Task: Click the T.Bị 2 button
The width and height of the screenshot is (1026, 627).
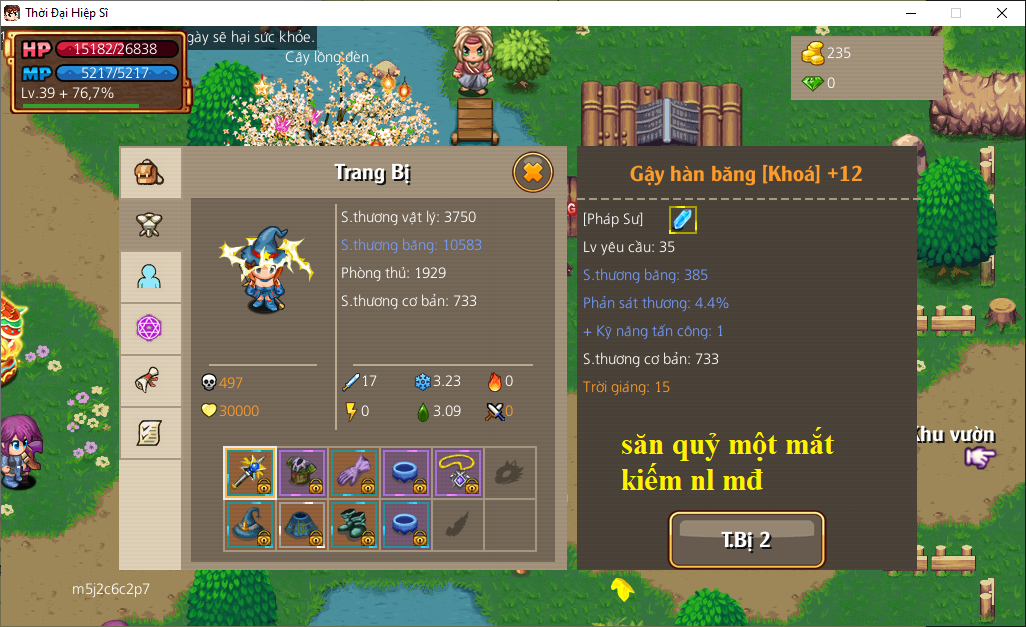Action: (747, 540)
